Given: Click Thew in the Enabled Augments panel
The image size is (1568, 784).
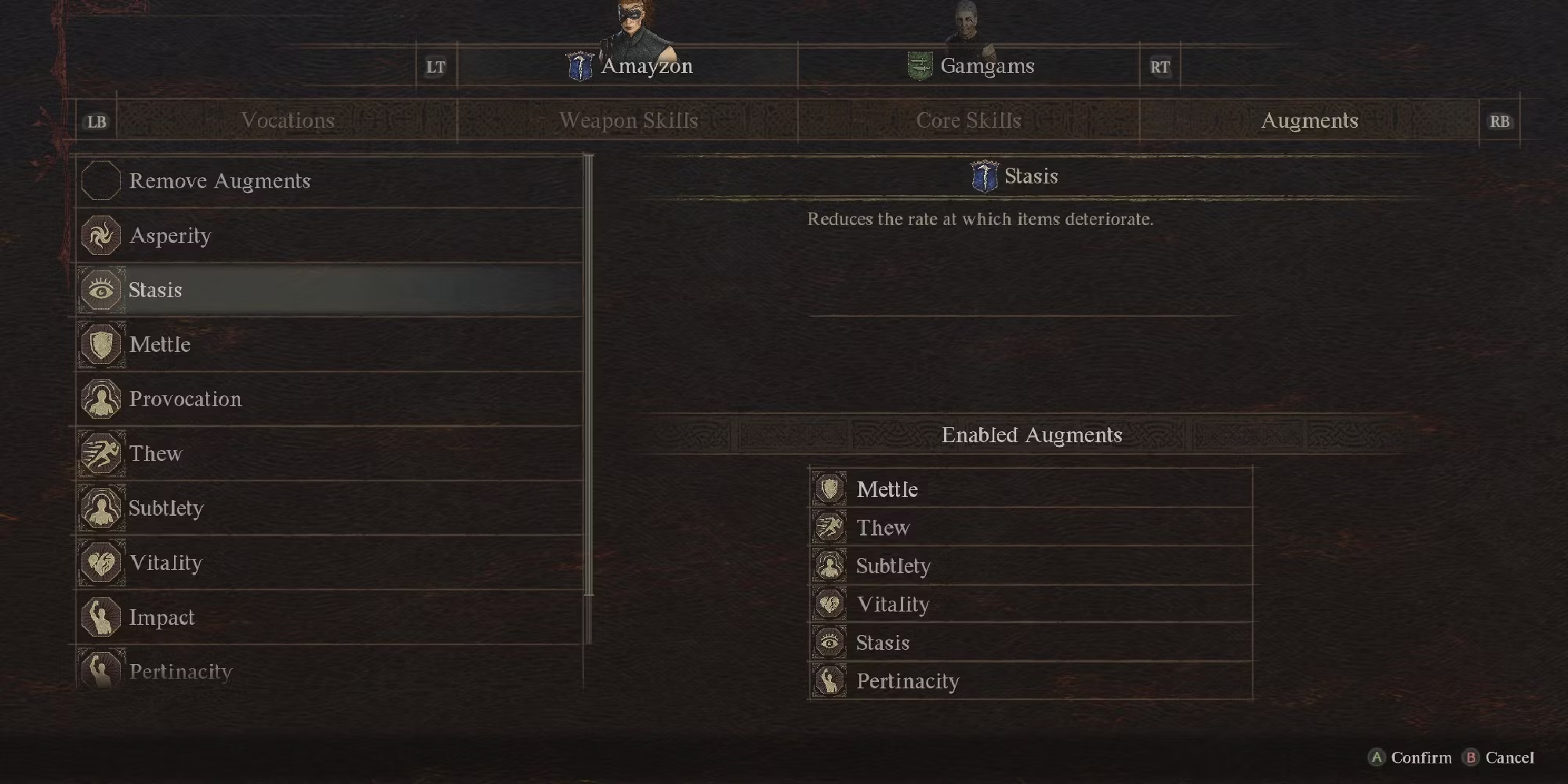Looking at the screenshot, I should [1030, 528].
